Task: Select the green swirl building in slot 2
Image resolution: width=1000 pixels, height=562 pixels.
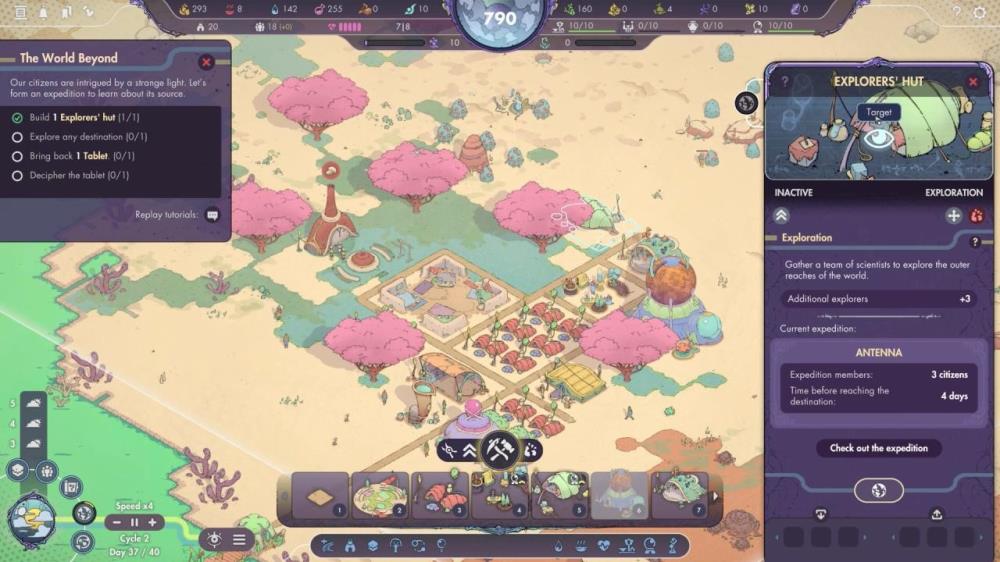Action: click(x=379, y=496)
